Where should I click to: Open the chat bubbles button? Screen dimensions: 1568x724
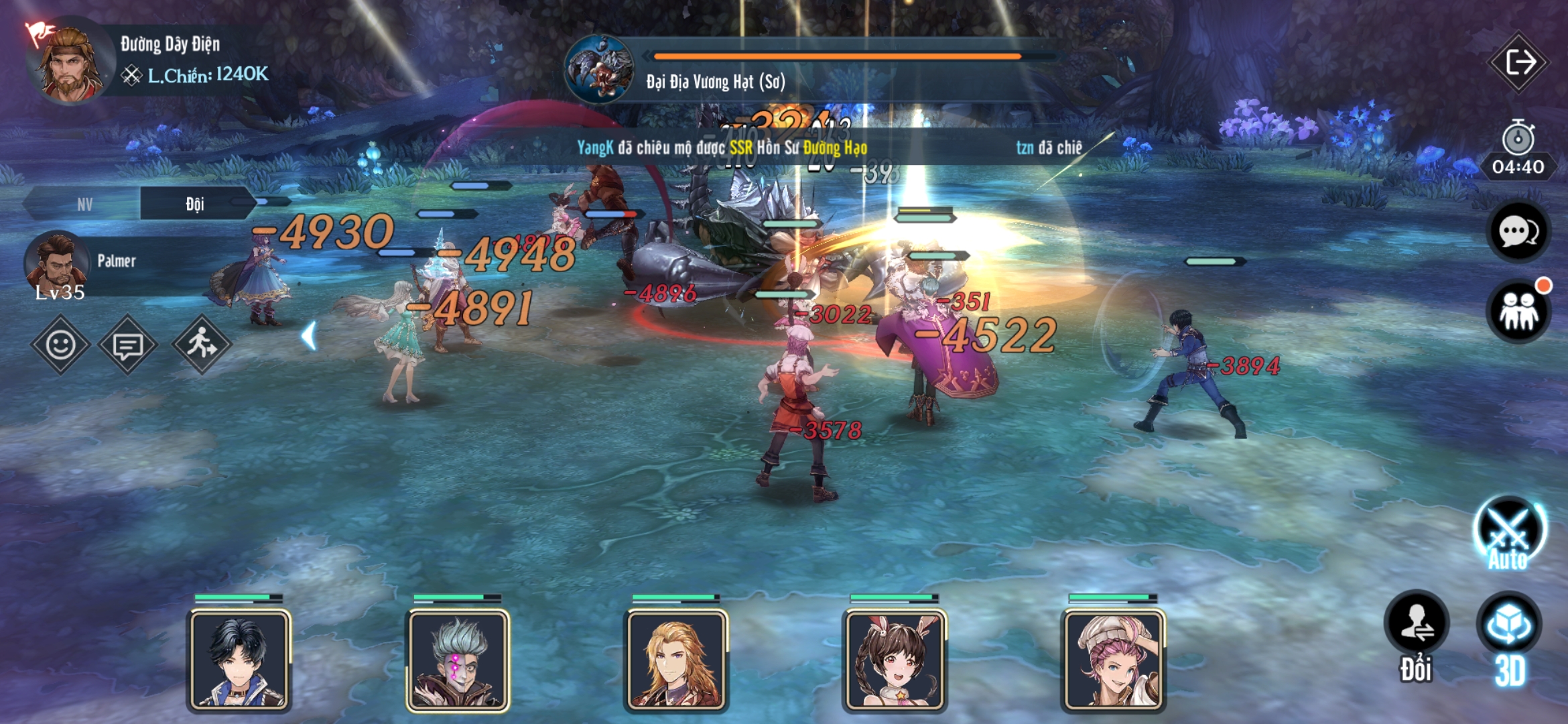pyautogui.click(x=1518, y=233)
